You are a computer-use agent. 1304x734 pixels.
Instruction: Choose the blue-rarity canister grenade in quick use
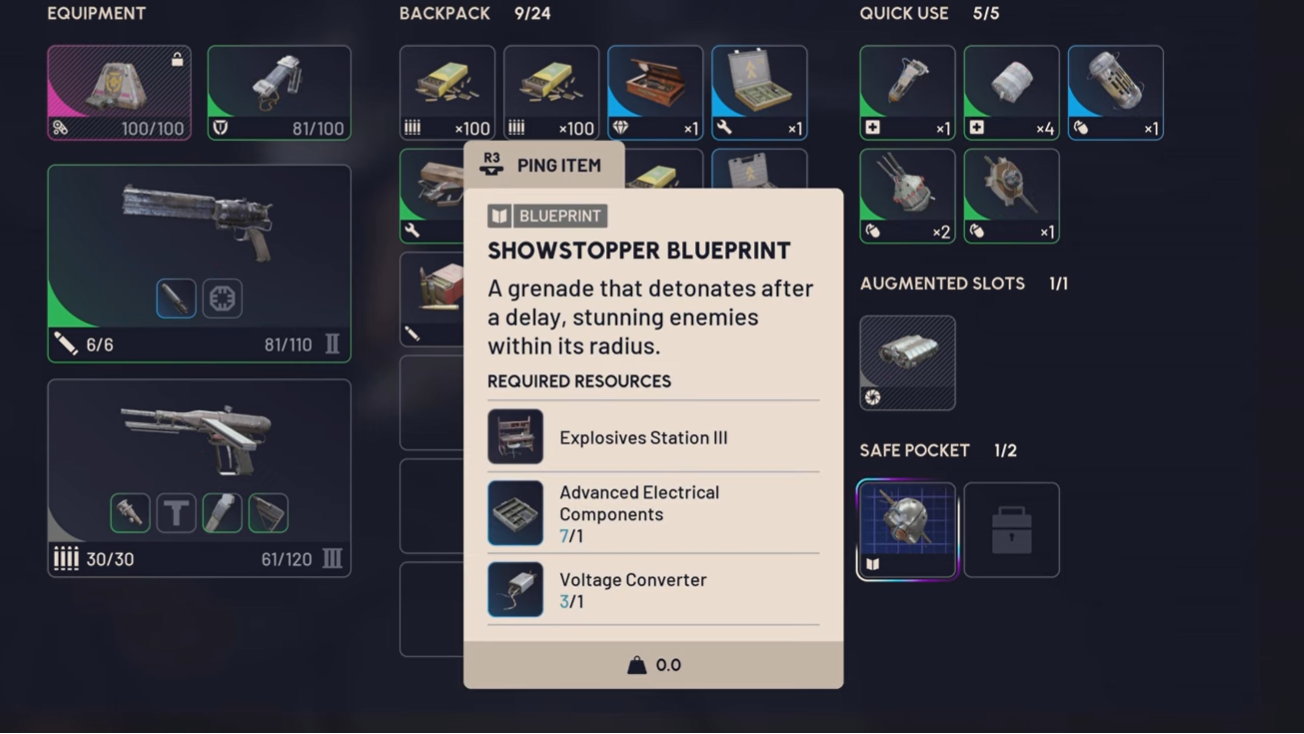tap(1115, 92)
